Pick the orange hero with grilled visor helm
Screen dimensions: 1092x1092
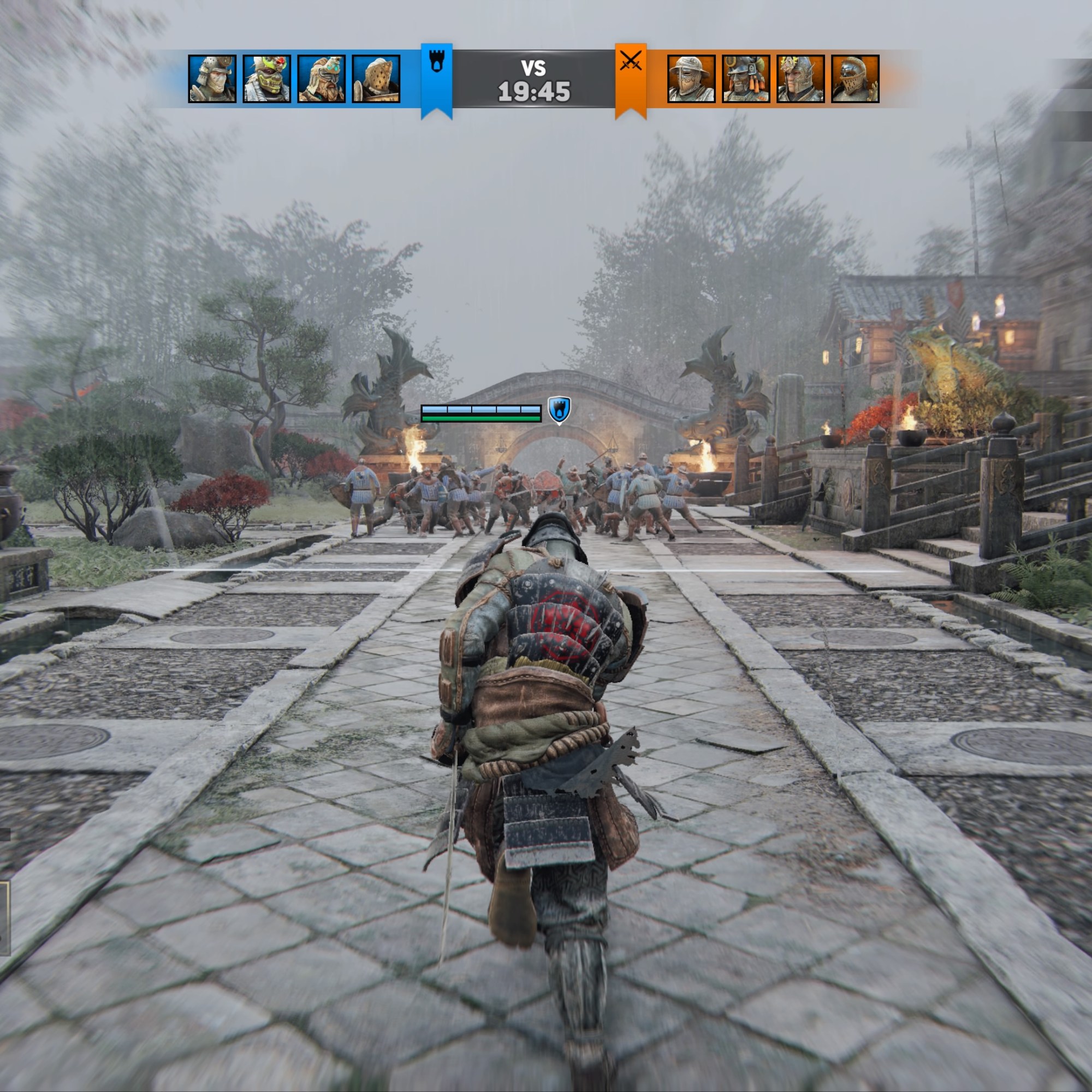click(x=854, y=79)
